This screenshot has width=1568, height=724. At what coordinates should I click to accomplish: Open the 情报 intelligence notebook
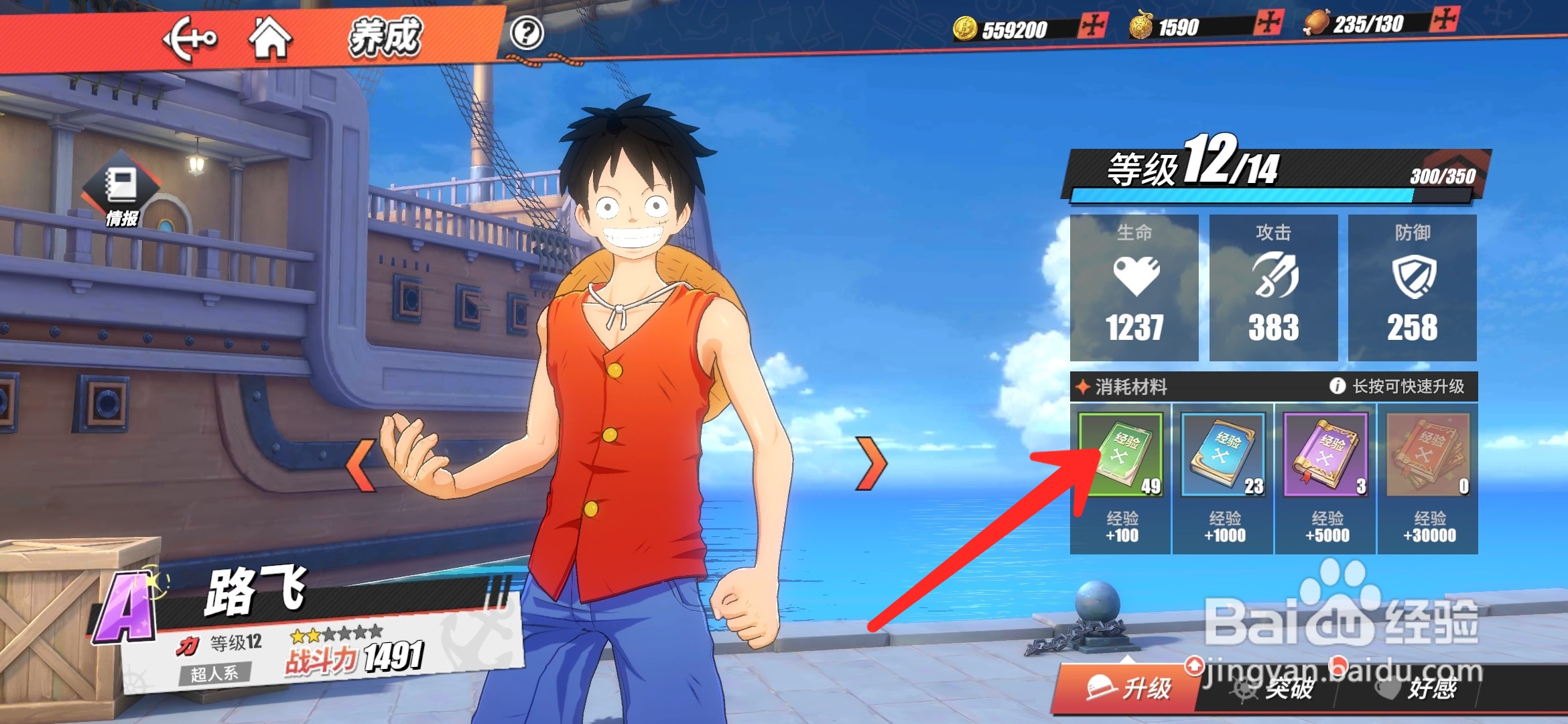point(122,192)
